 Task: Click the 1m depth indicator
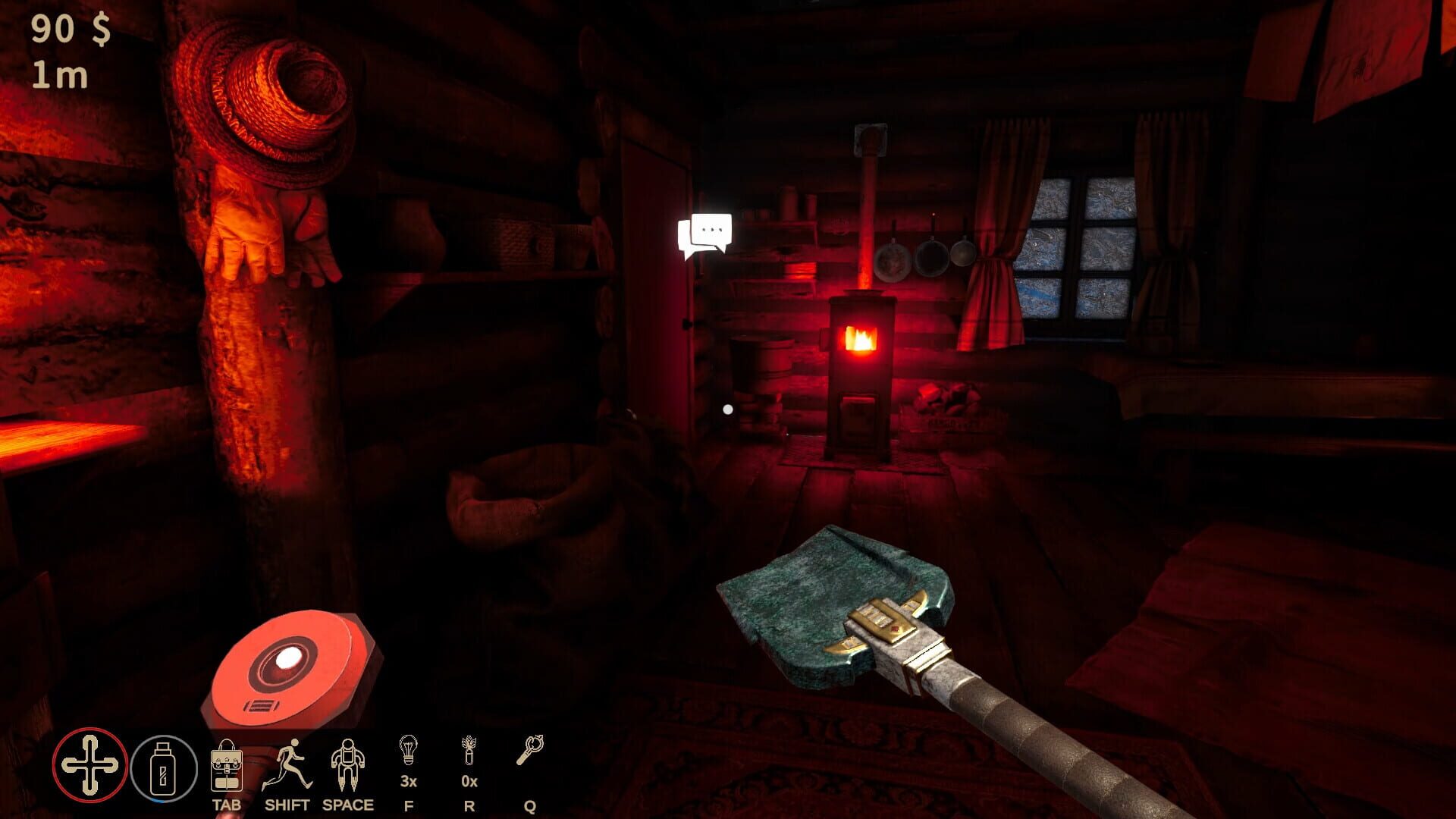click(x=61, y=76)
